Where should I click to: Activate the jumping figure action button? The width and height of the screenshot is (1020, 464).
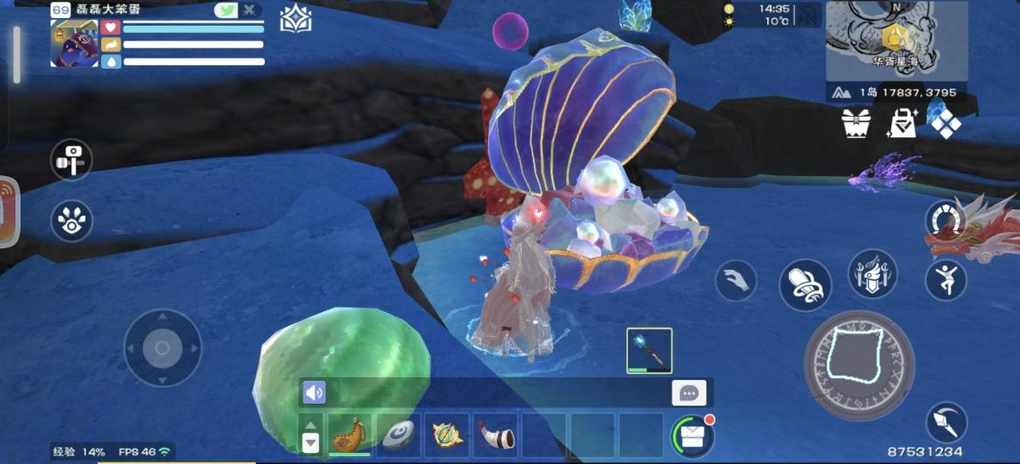pyautogui.click(x=945, y=280)
